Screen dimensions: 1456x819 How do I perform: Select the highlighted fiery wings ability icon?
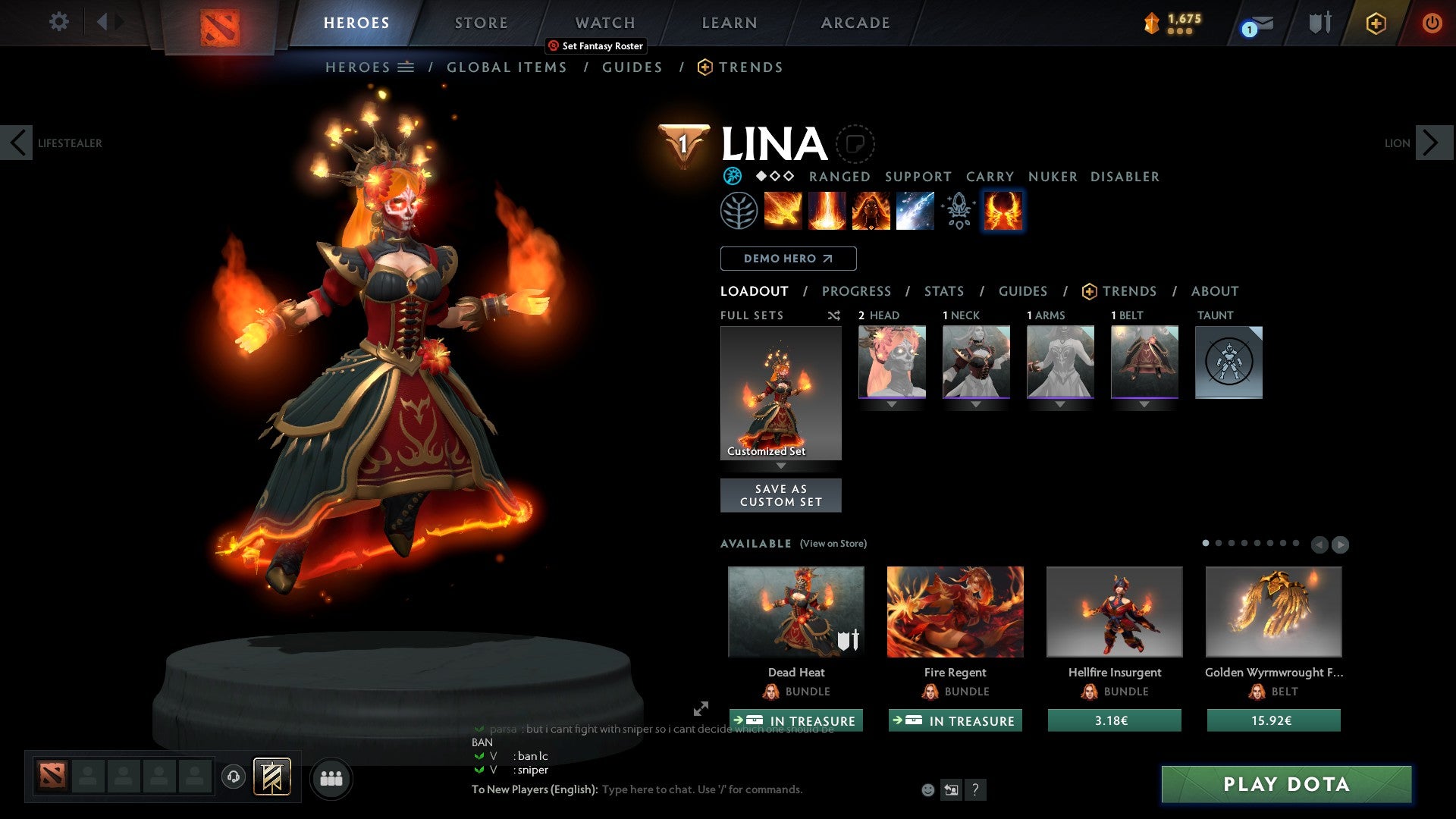tap(1003, 210)
